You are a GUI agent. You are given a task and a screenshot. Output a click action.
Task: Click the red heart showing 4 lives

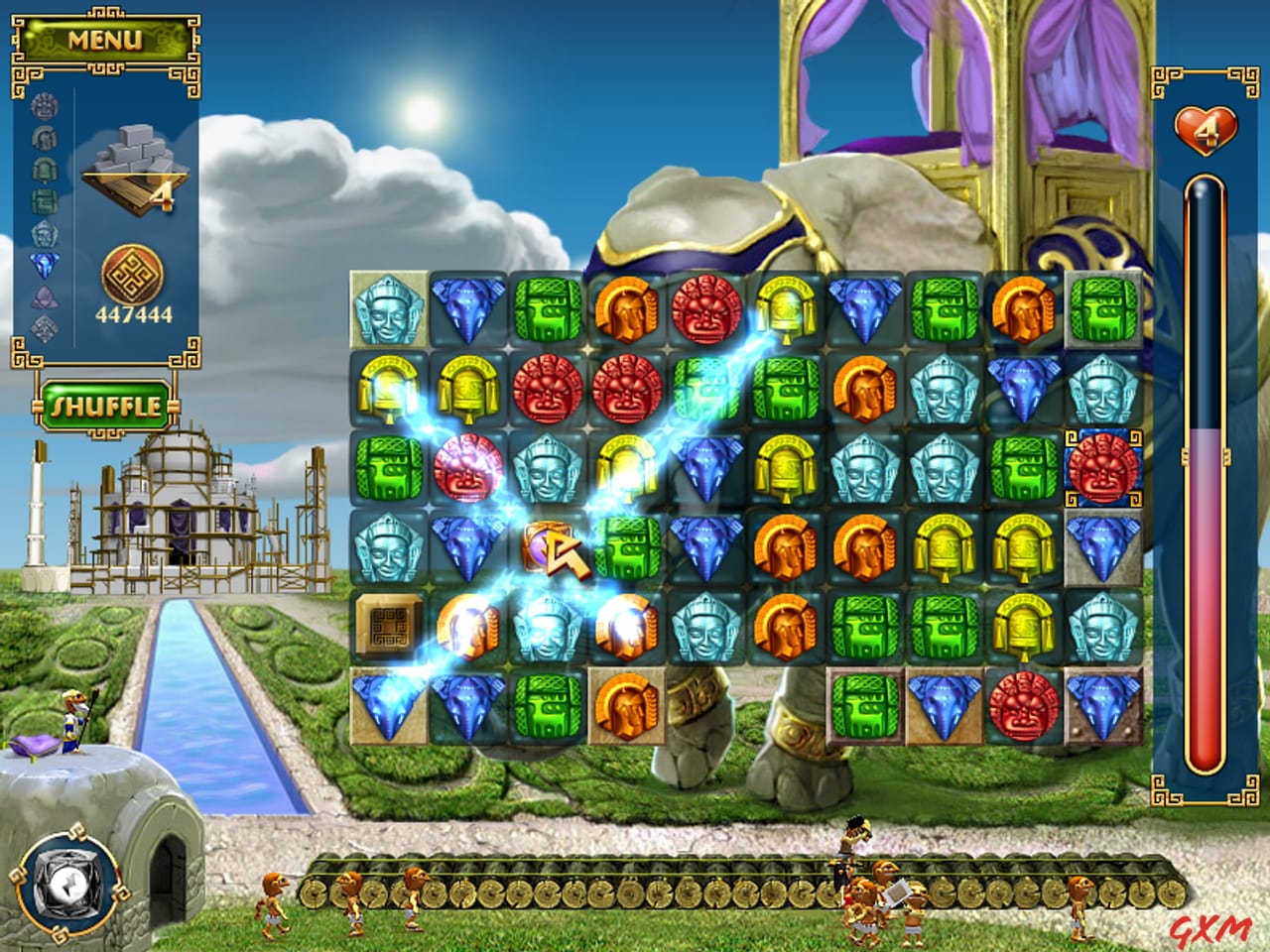click(x=1206, y=127)
